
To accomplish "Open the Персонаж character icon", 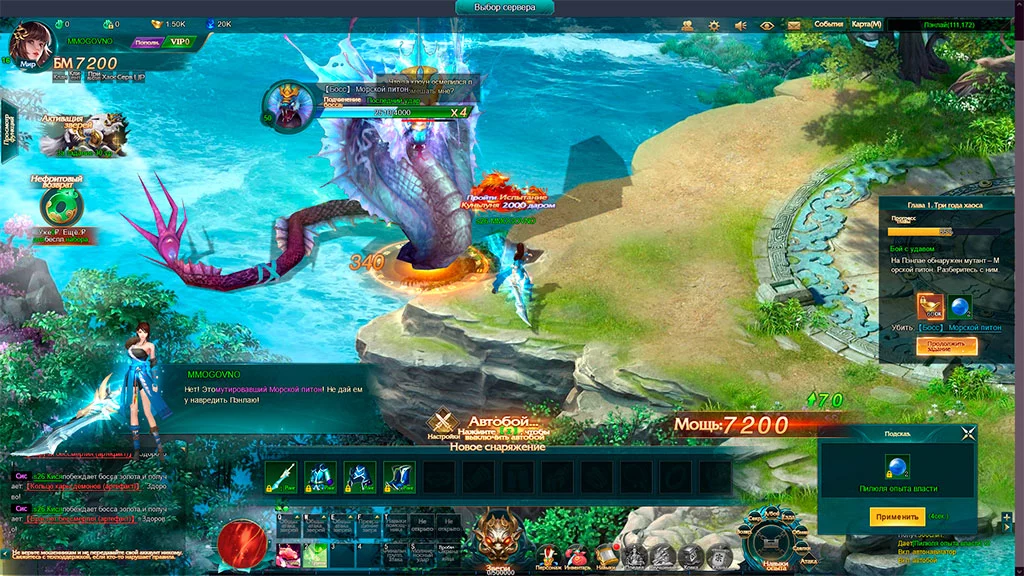I will (548, 556).
